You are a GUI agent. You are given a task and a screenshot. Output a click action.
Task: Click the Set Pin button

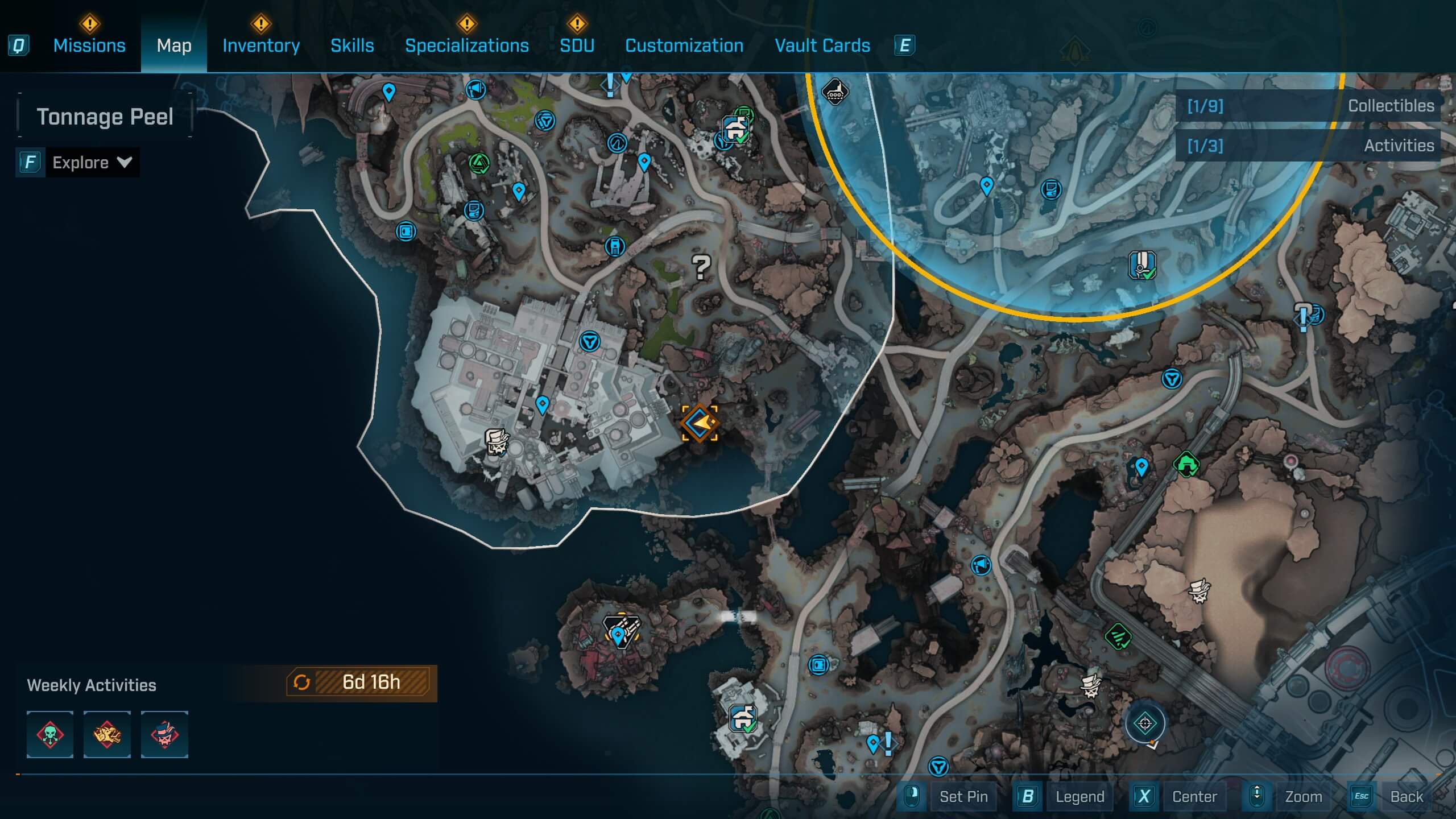tap(965, 796)
